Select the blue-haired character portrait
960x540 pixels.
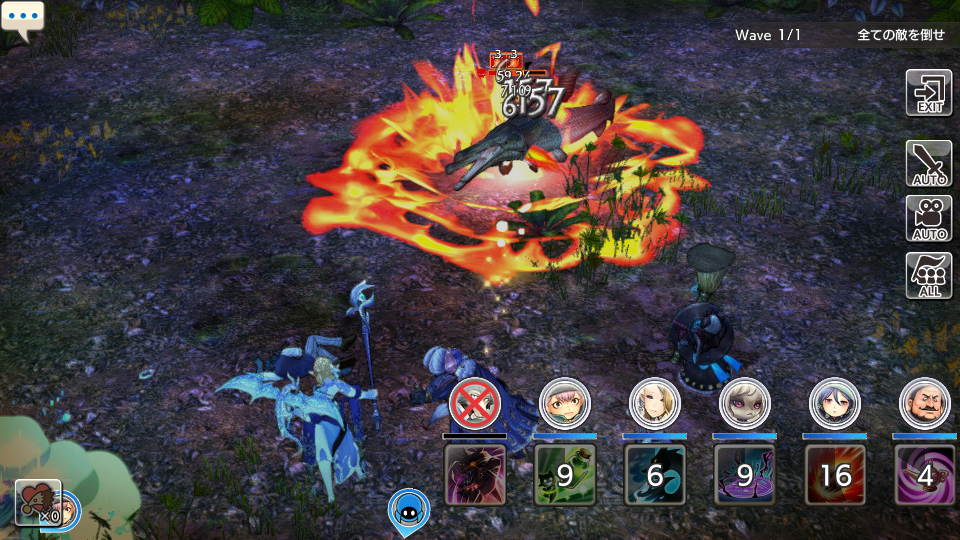835,403
